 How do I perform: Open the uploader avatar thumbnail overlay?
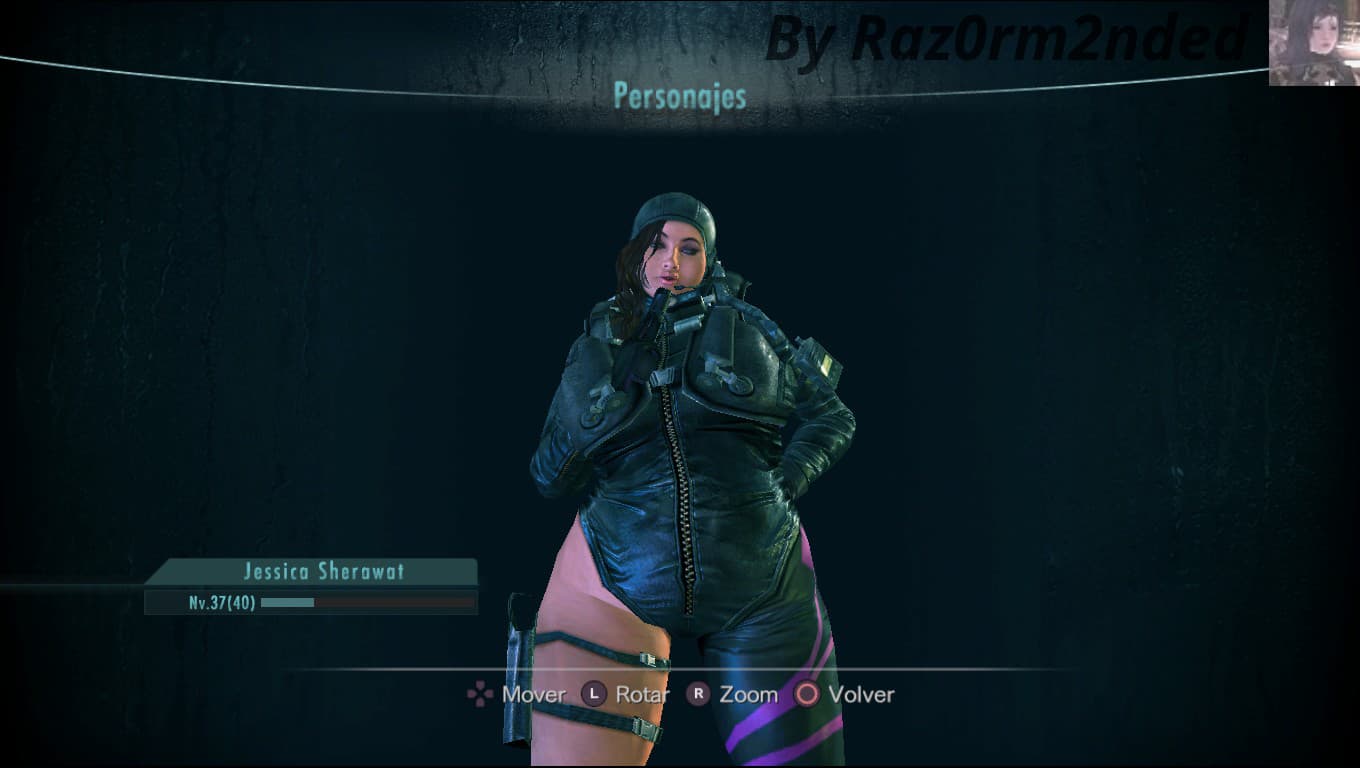(x=1314, y=43)
